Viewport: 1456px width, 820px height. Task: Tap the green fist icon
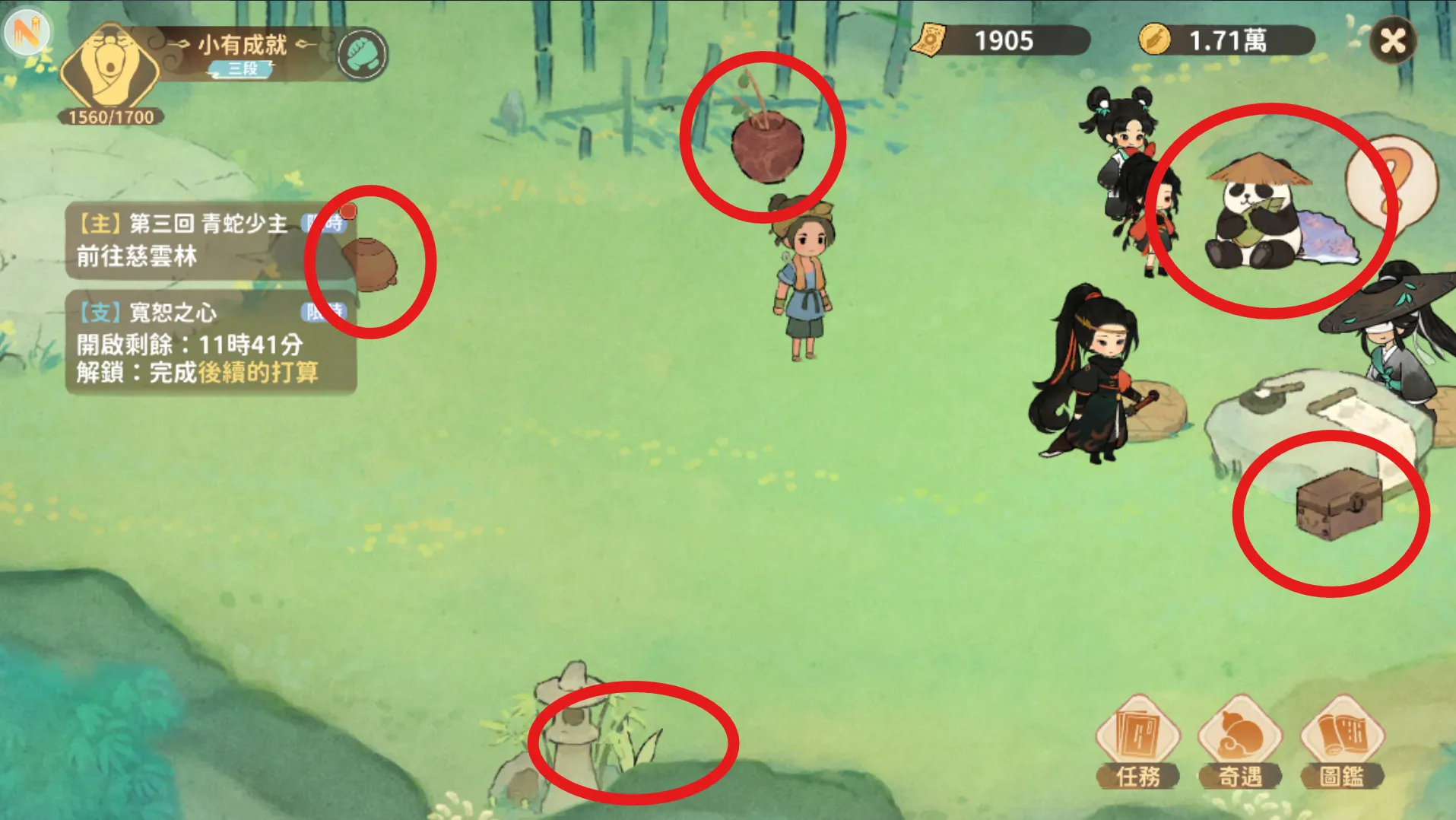[362, 54]
